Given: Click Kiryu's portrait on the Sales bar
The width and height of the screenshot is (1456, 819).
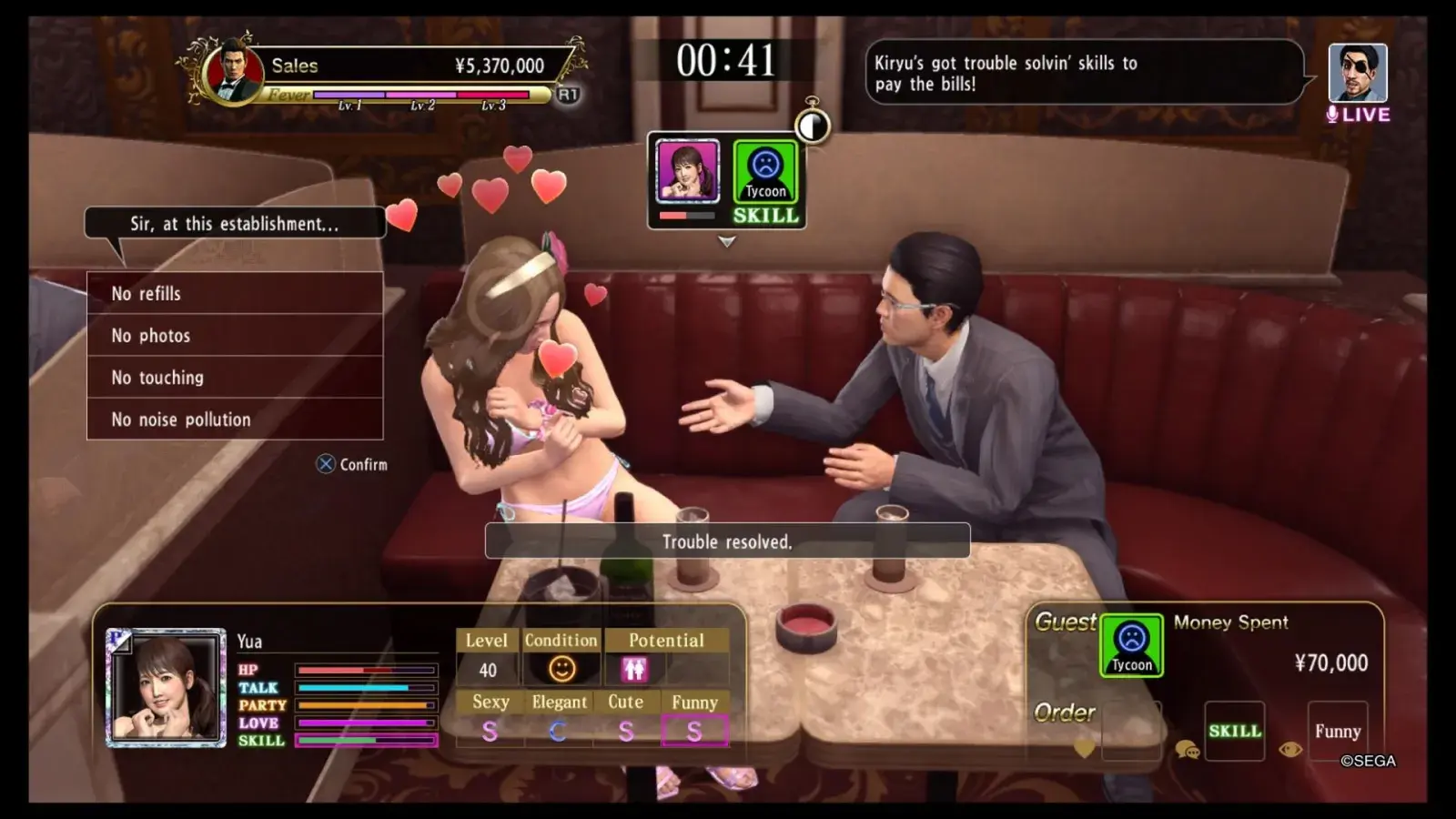Looking at the screenshot, I should [234, 71].
